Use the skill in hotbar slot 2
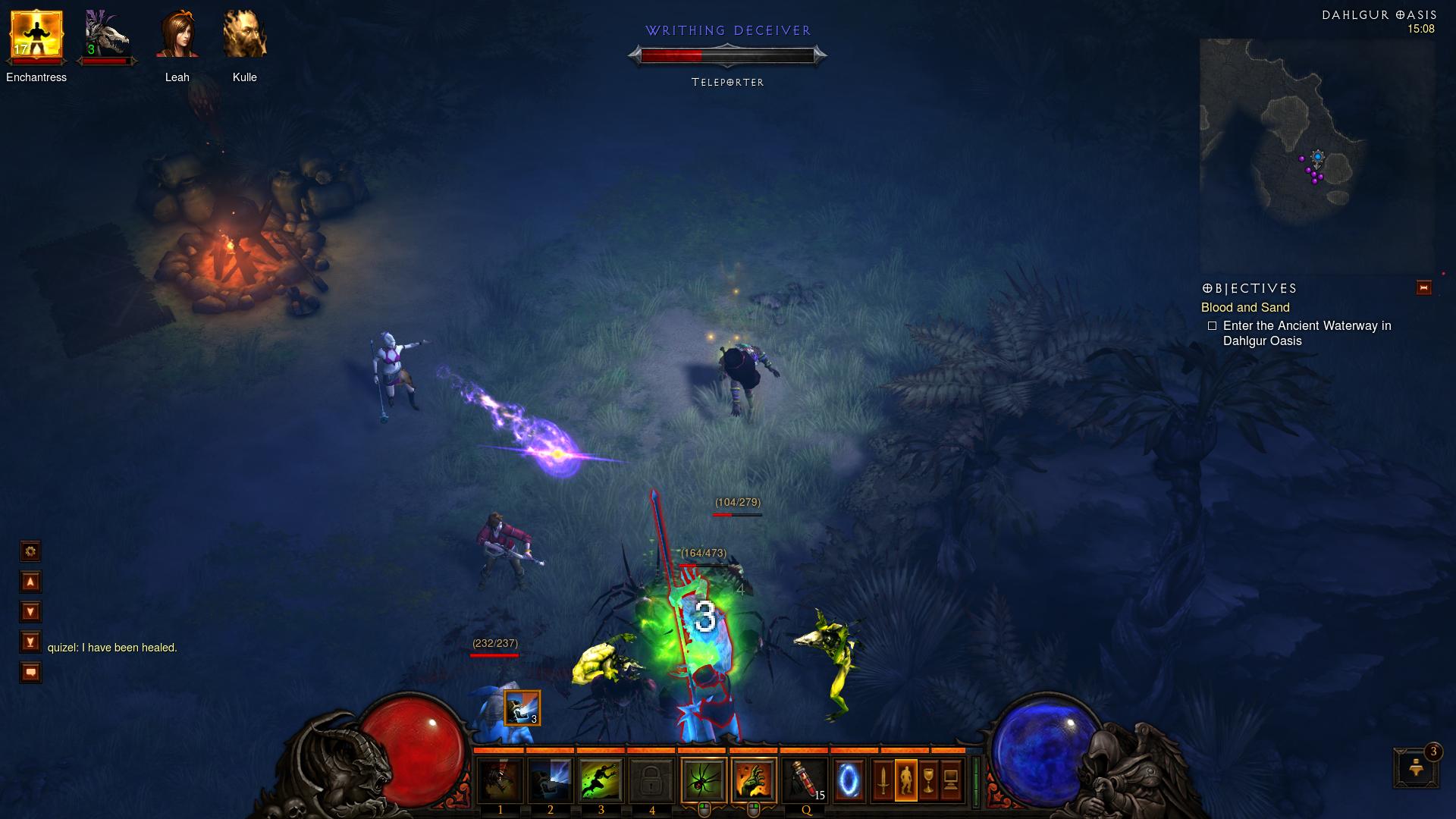The width and height of the screenshot is (1456, 819). (551, 780)
